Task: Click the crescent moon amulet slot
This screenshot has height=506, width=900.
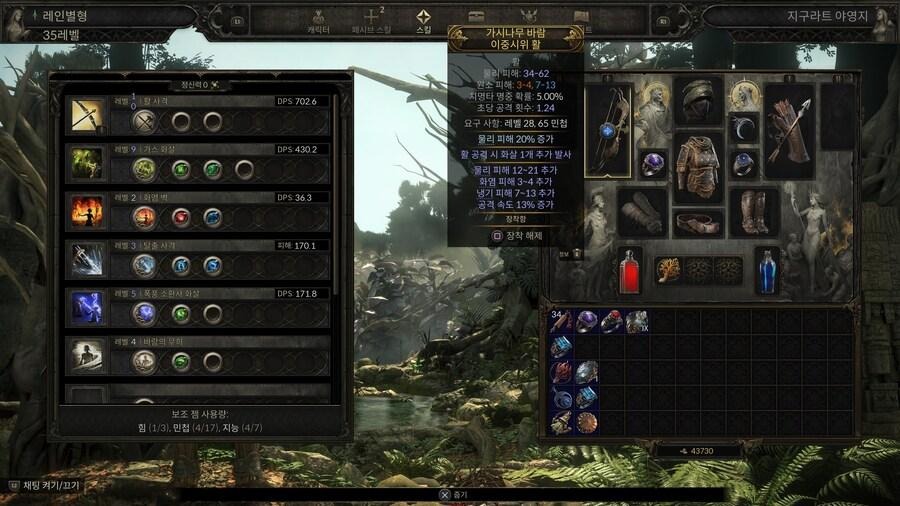Action: [742, 128]
